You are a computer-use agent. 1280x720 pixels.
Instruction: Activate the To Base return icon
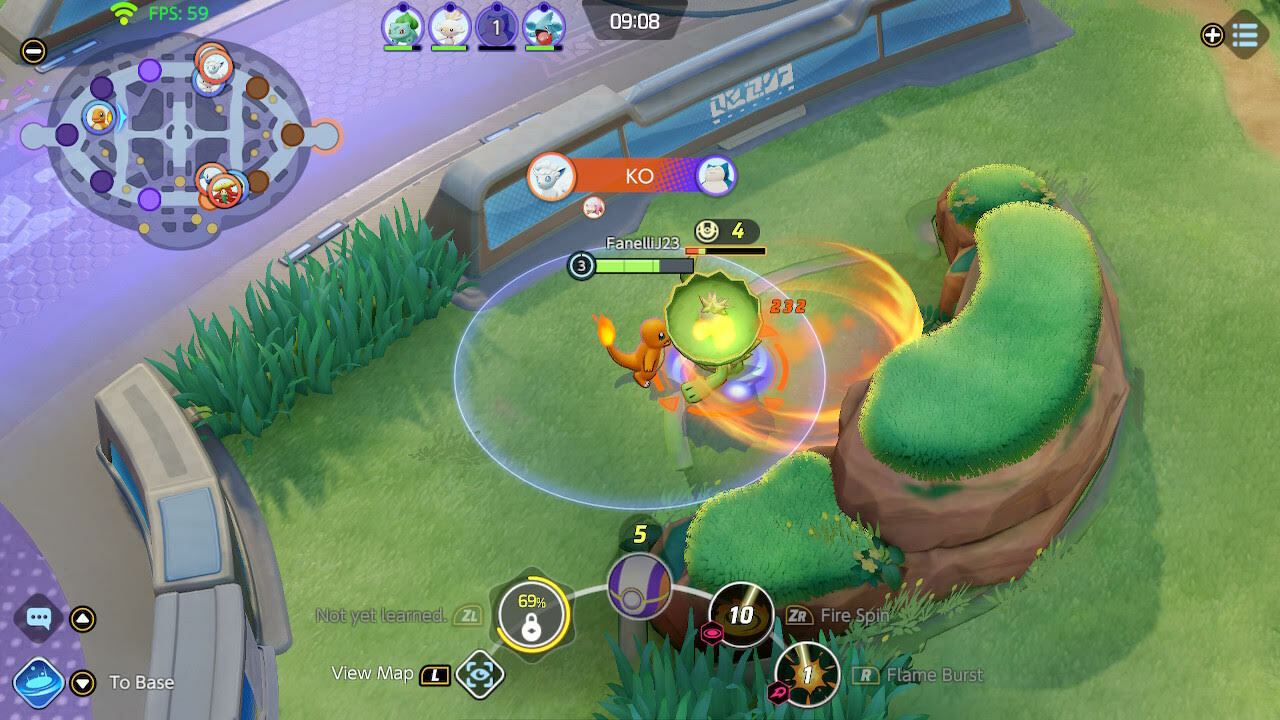[x=39, y=683]
